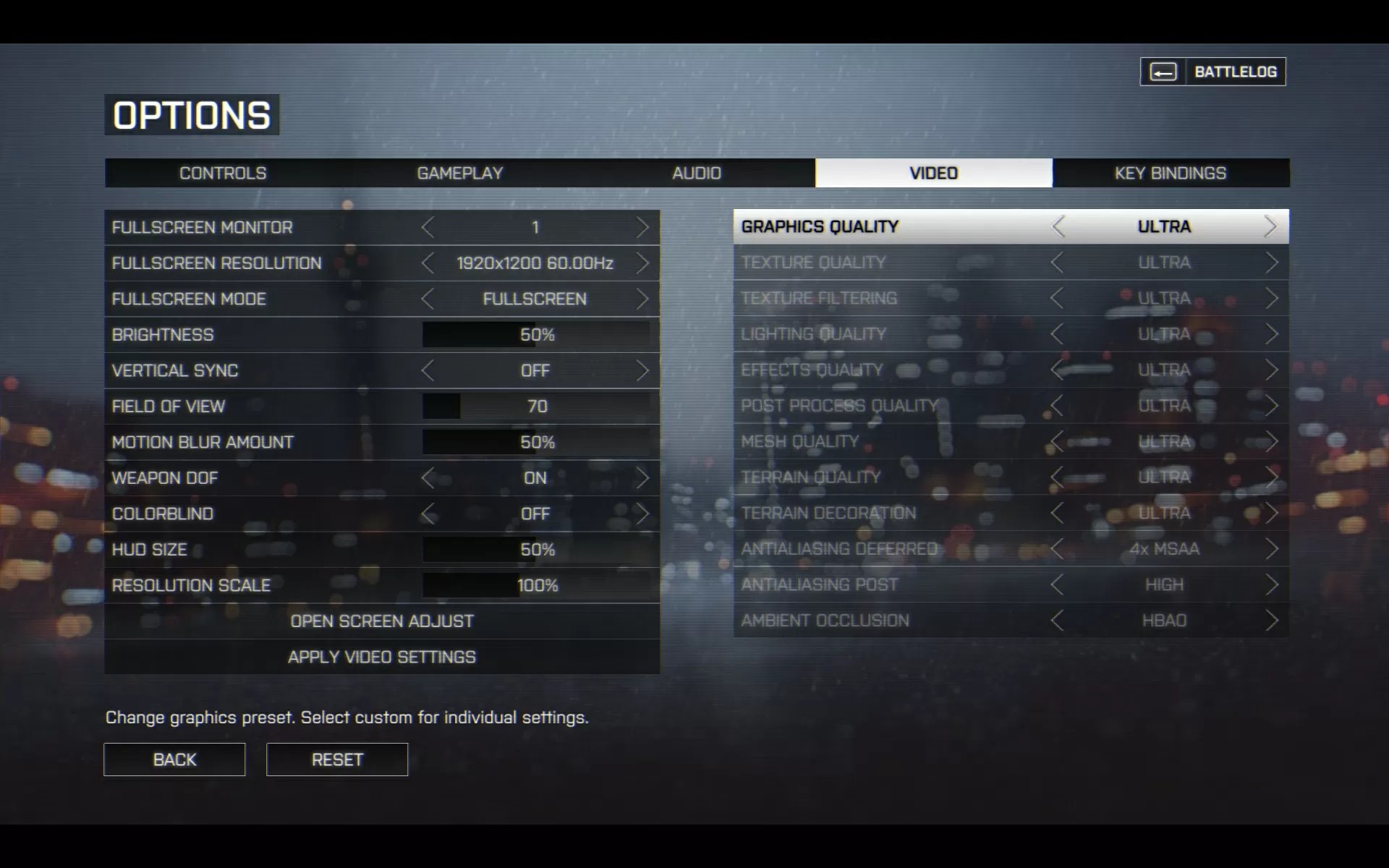Cycle Fullscreen Monitor with right chevron
Screen dimensions: 1389x868
[x=642, y=226]
